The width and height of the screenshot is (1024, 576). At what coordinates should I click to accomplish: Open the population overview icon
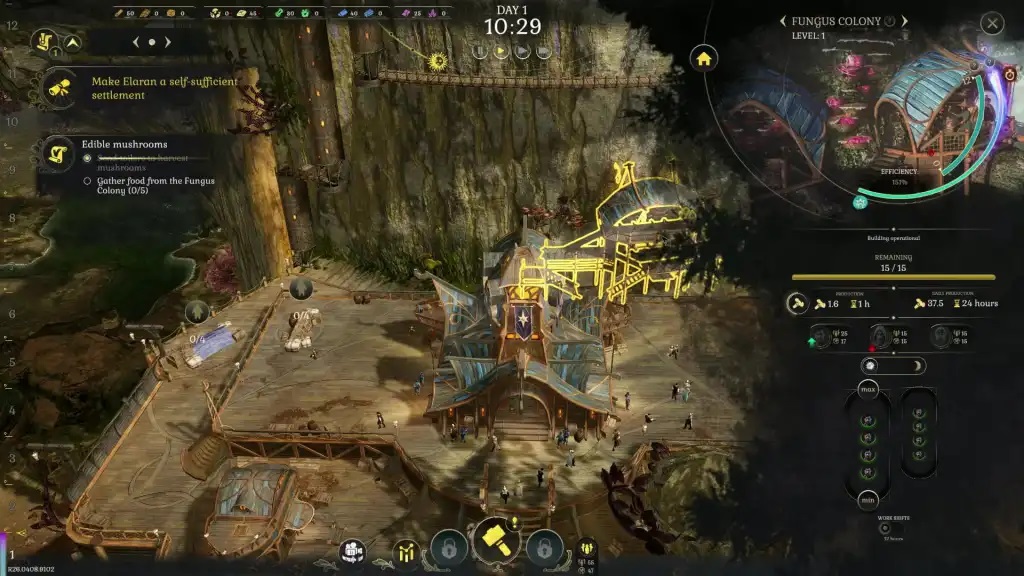tap(587, 549)
